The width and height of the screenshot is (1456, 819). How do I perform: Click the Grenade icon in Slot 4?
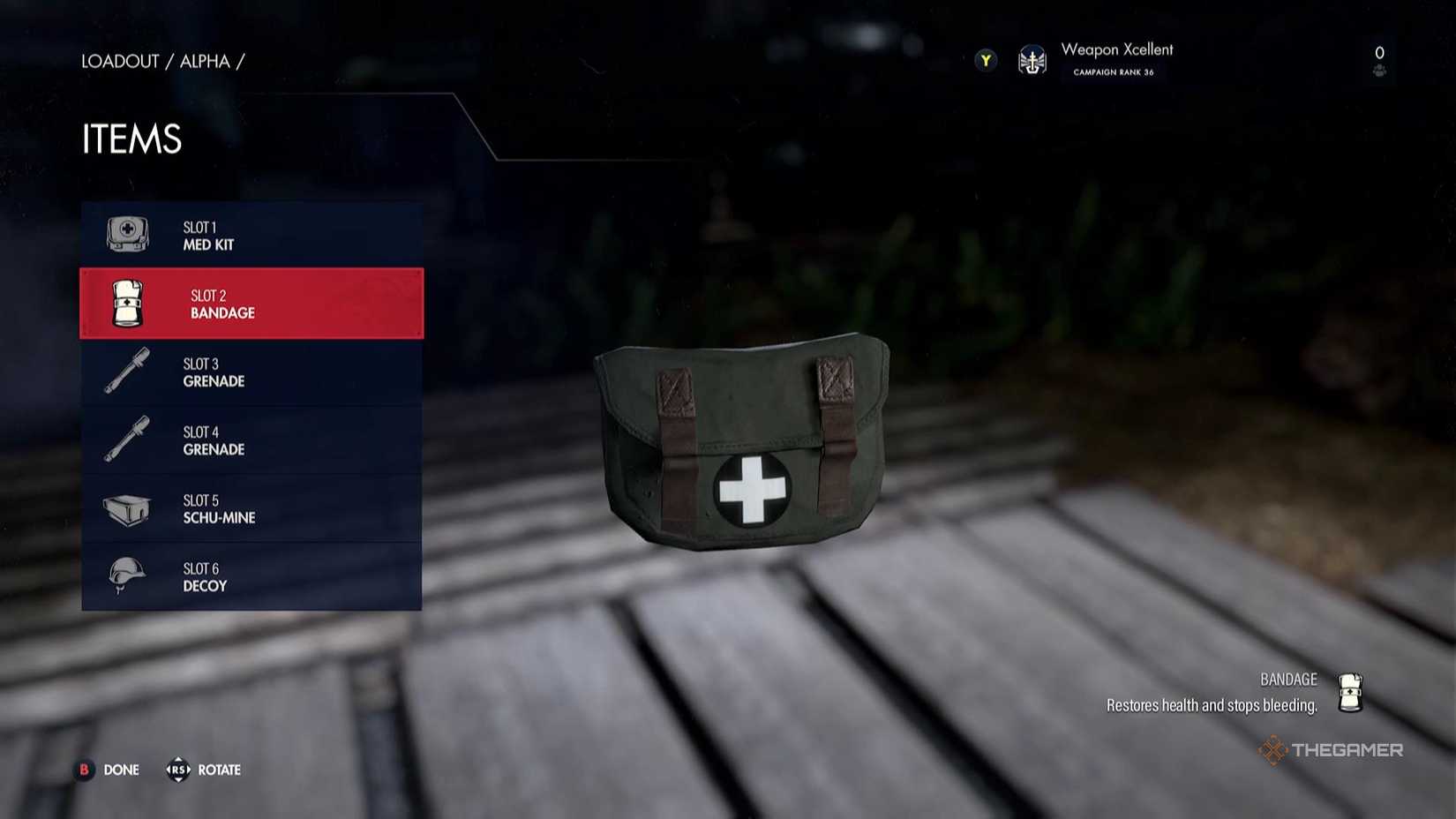pos(124,439)
